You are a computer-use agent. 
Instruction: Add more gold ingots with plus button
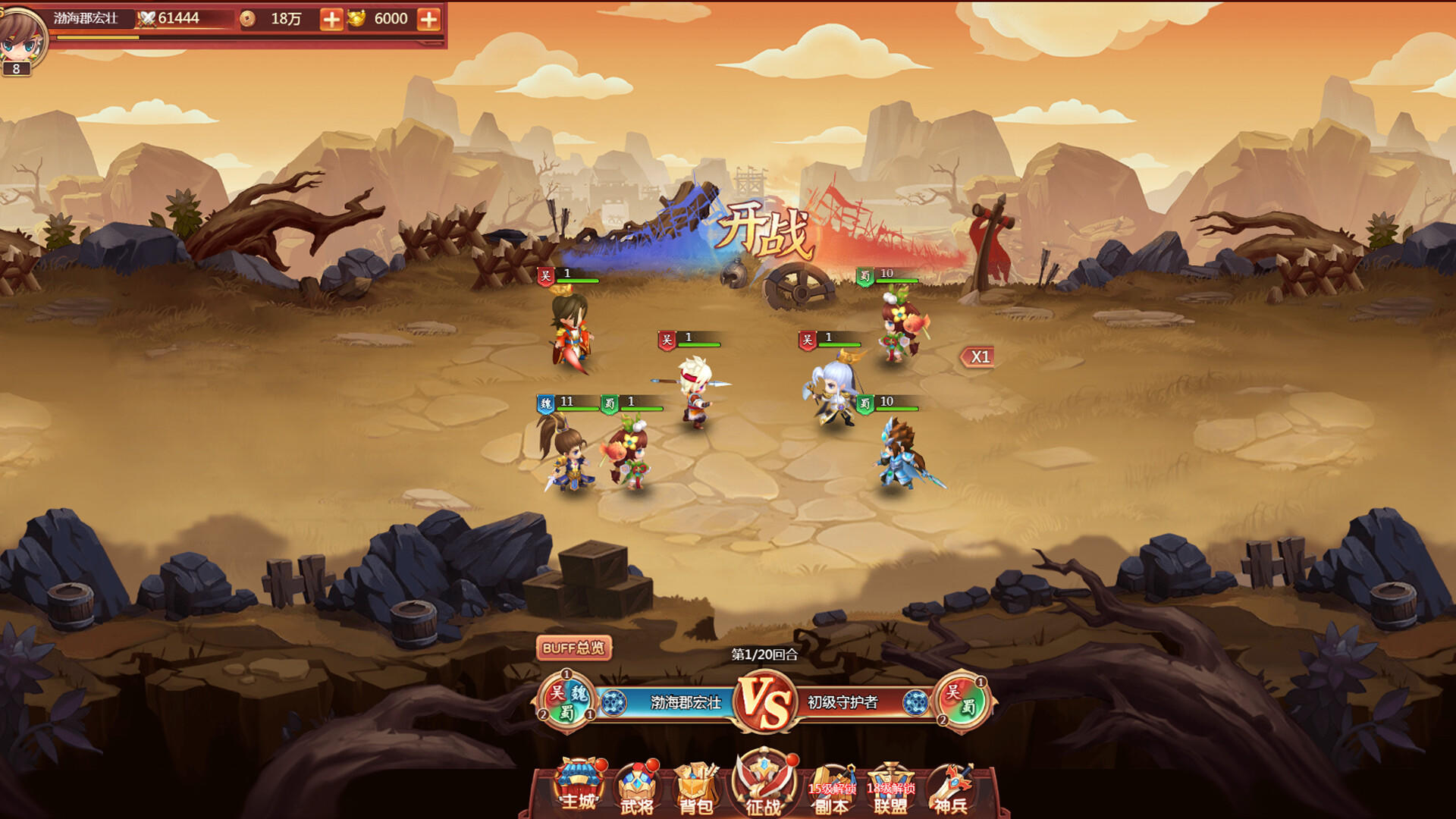(428, 19)
